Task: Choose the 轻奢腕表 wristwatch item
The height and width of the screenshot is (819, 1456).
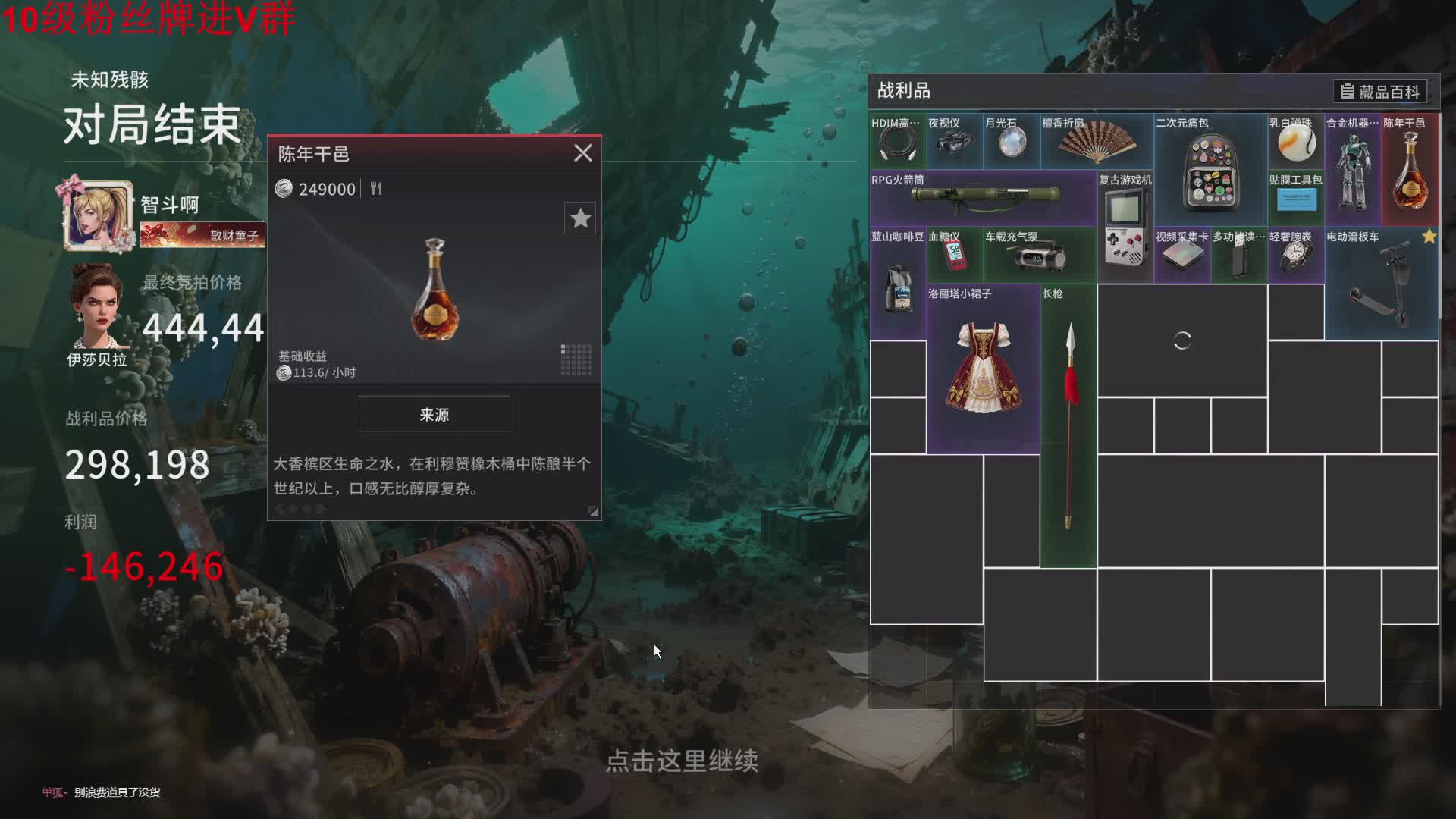Action: [1295, 256]
